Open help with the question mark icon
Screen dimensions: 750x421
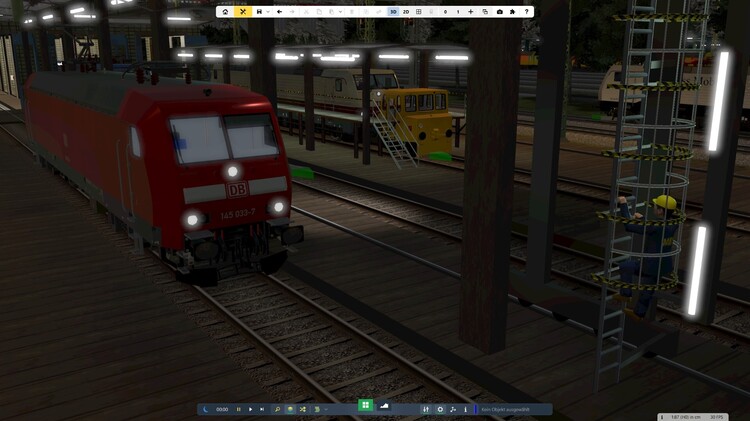(x=527, y=12)
